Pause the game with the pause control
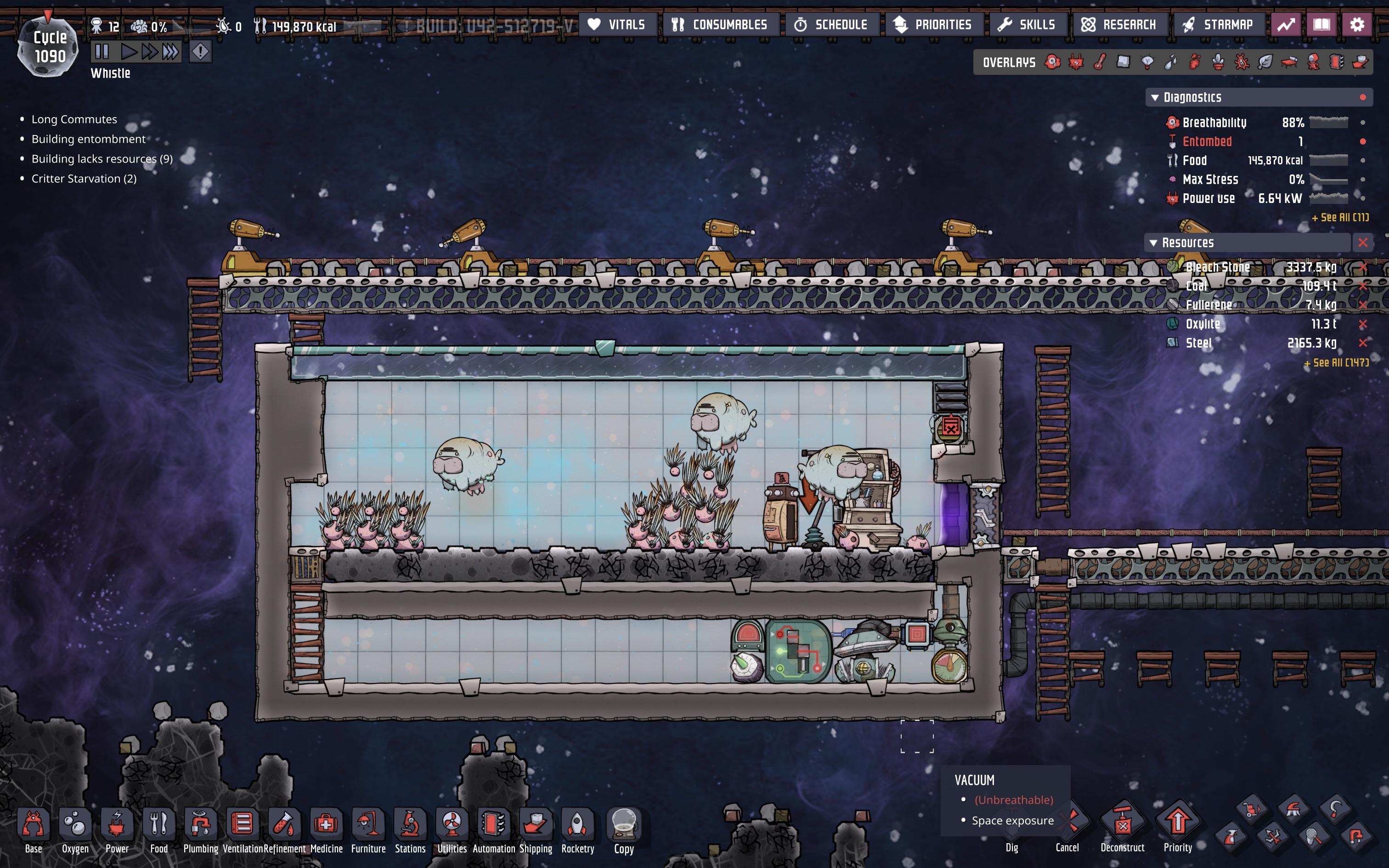Screen dimensions: 1389x868 click(103, 51)
